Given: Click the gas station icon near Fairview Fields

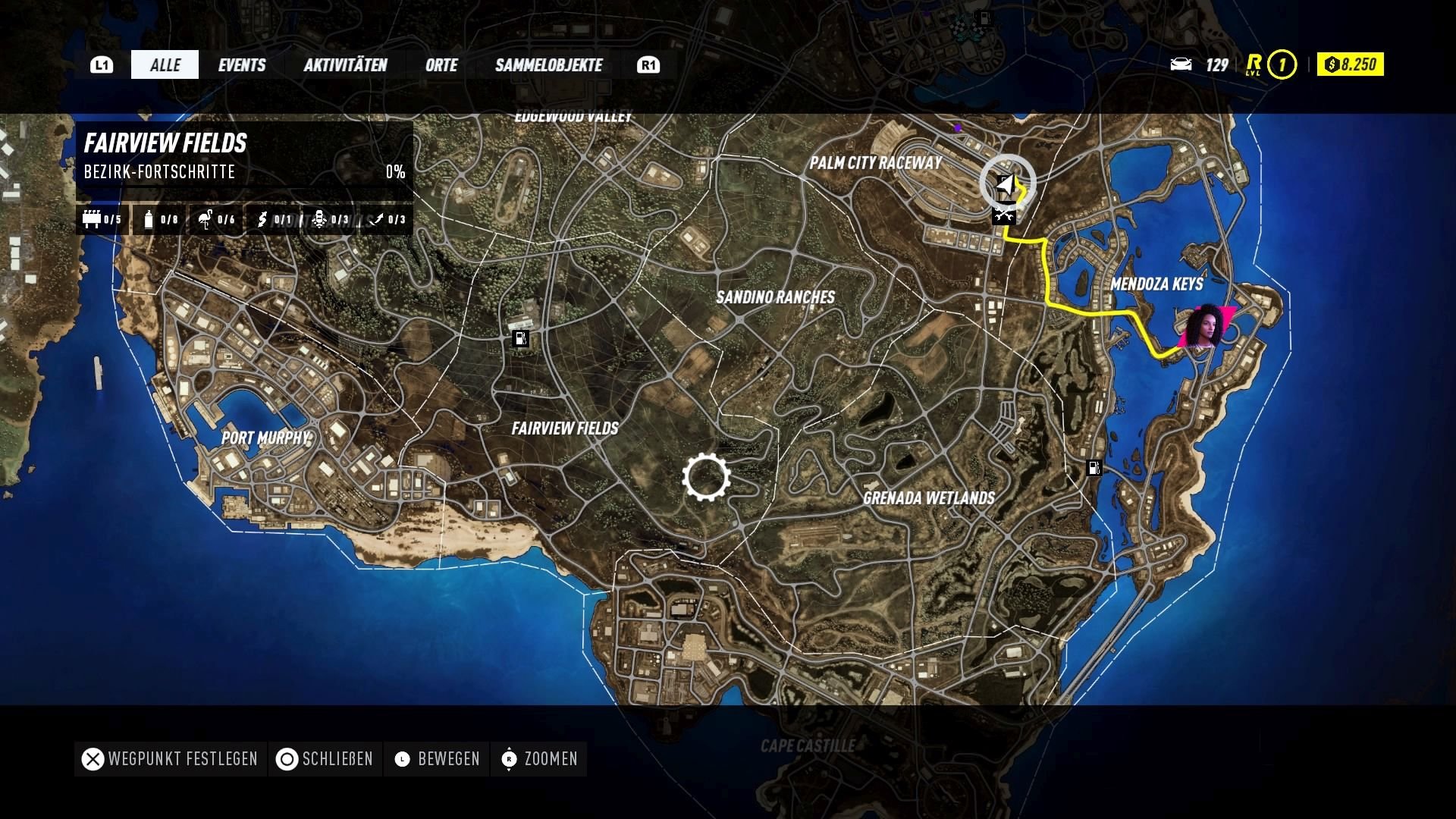Looking at the screenshot, I should click(x=521, y=339).
